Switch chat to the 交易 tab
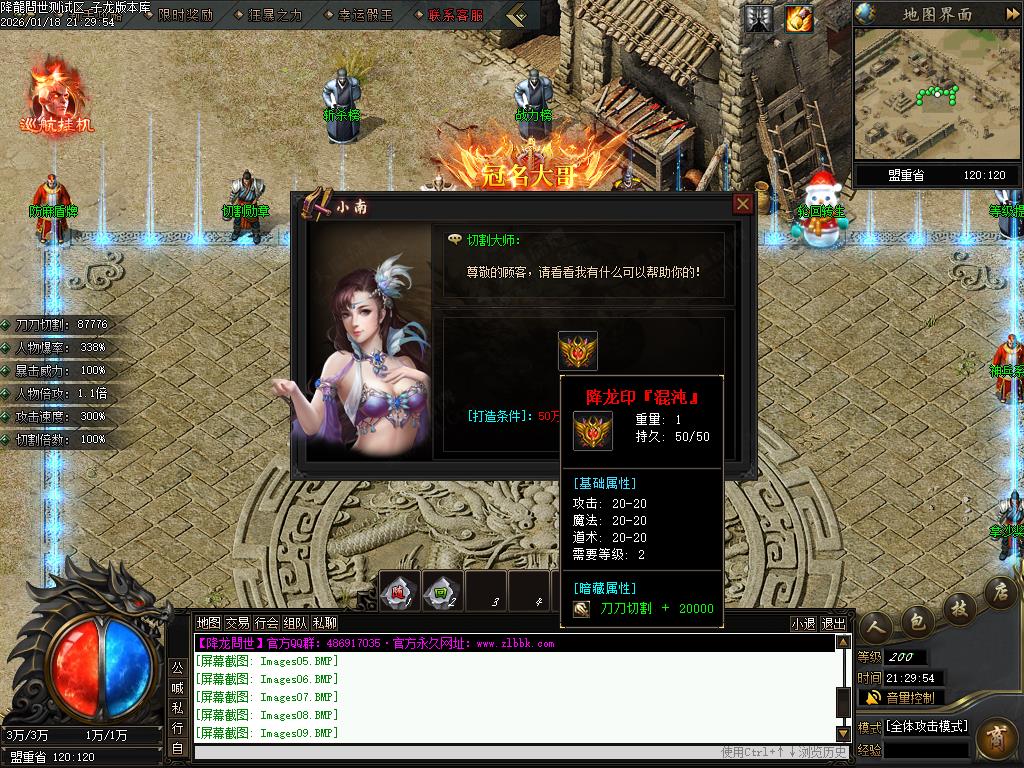The height and width of the screenshot is (768, 1024). (x=237, y=623)
